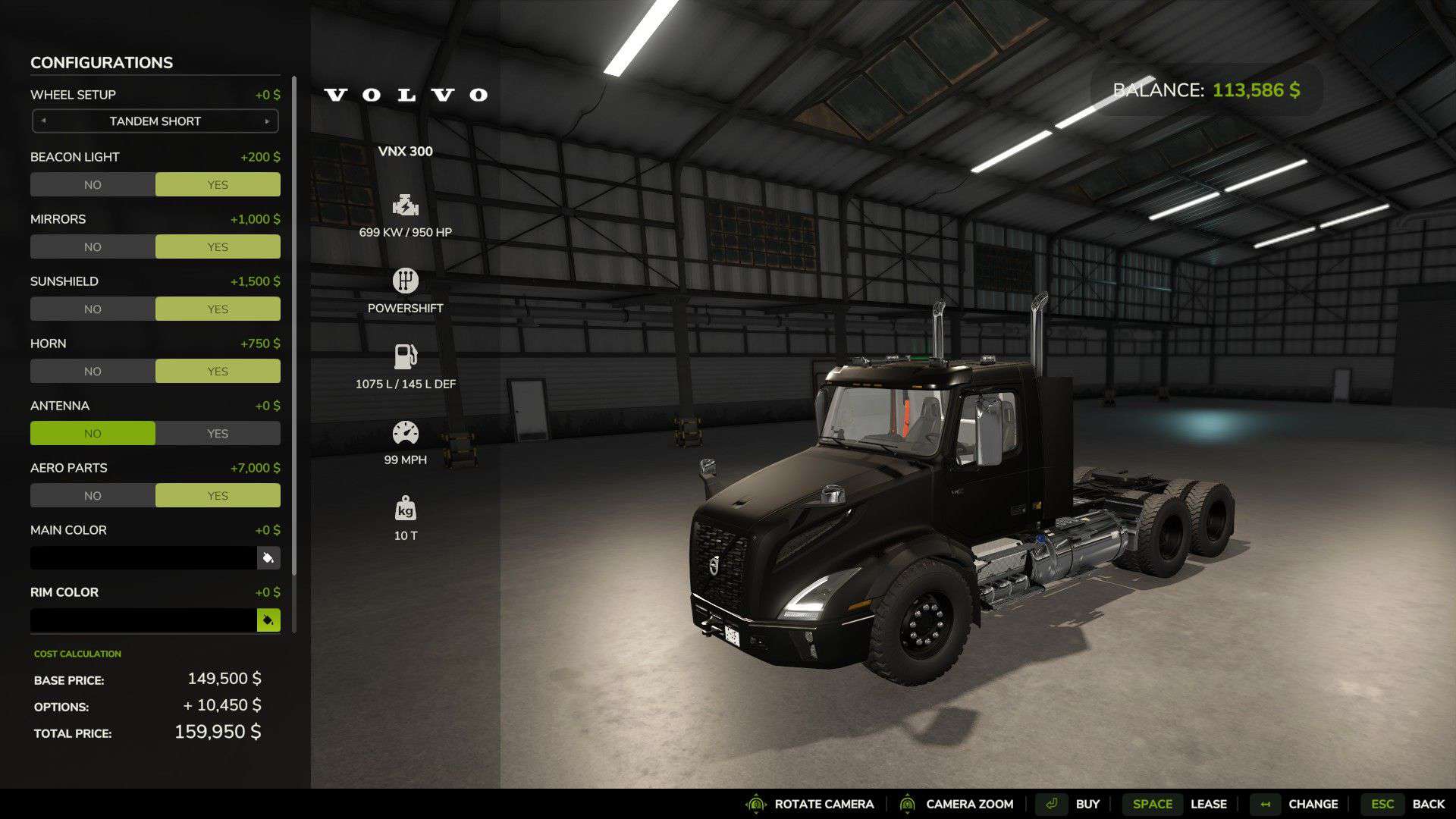
Task: Set Beacon Light to No
Action: point(93,185)
